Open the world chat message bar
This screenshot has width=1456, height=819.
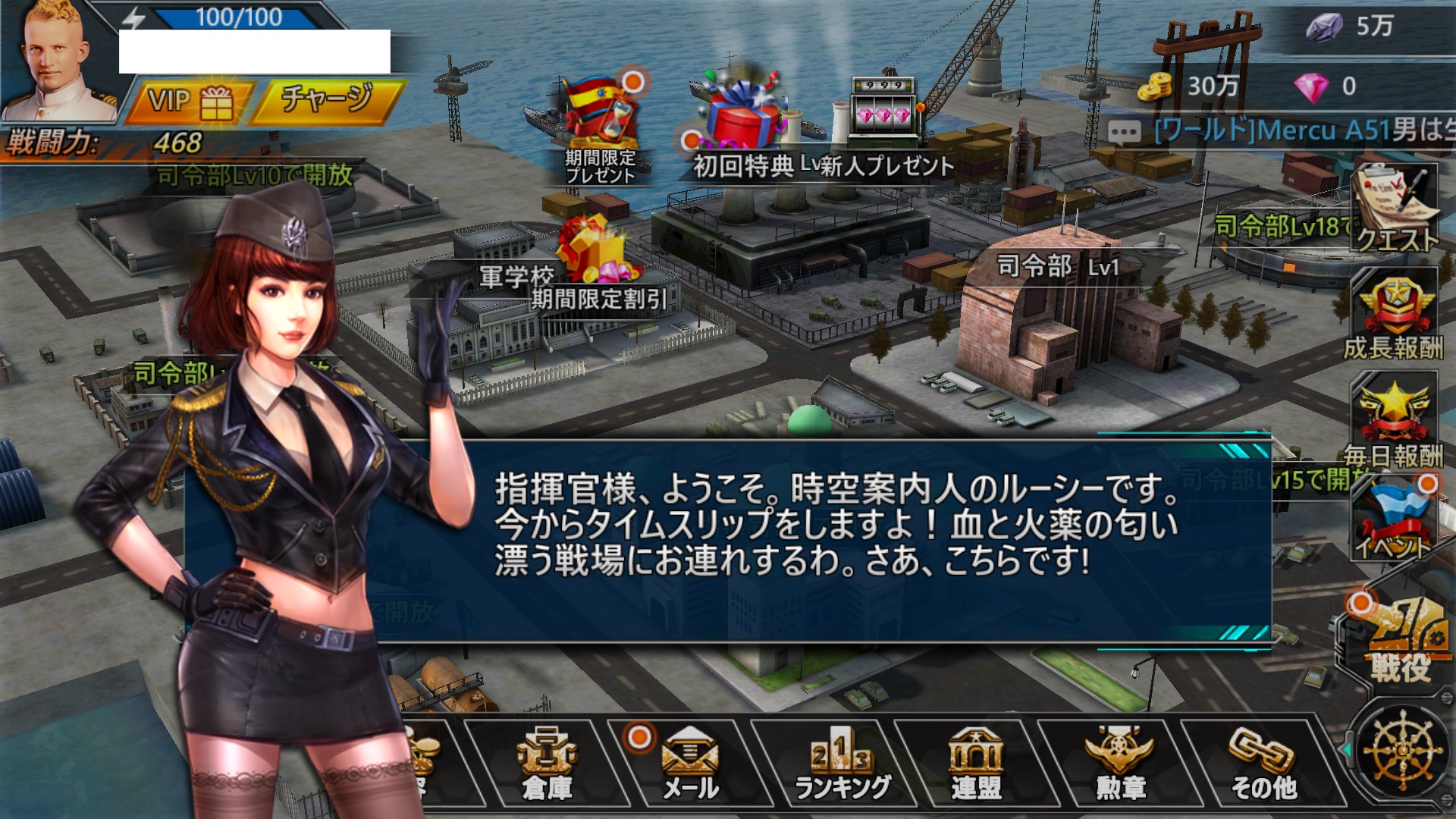[1282, 131]
